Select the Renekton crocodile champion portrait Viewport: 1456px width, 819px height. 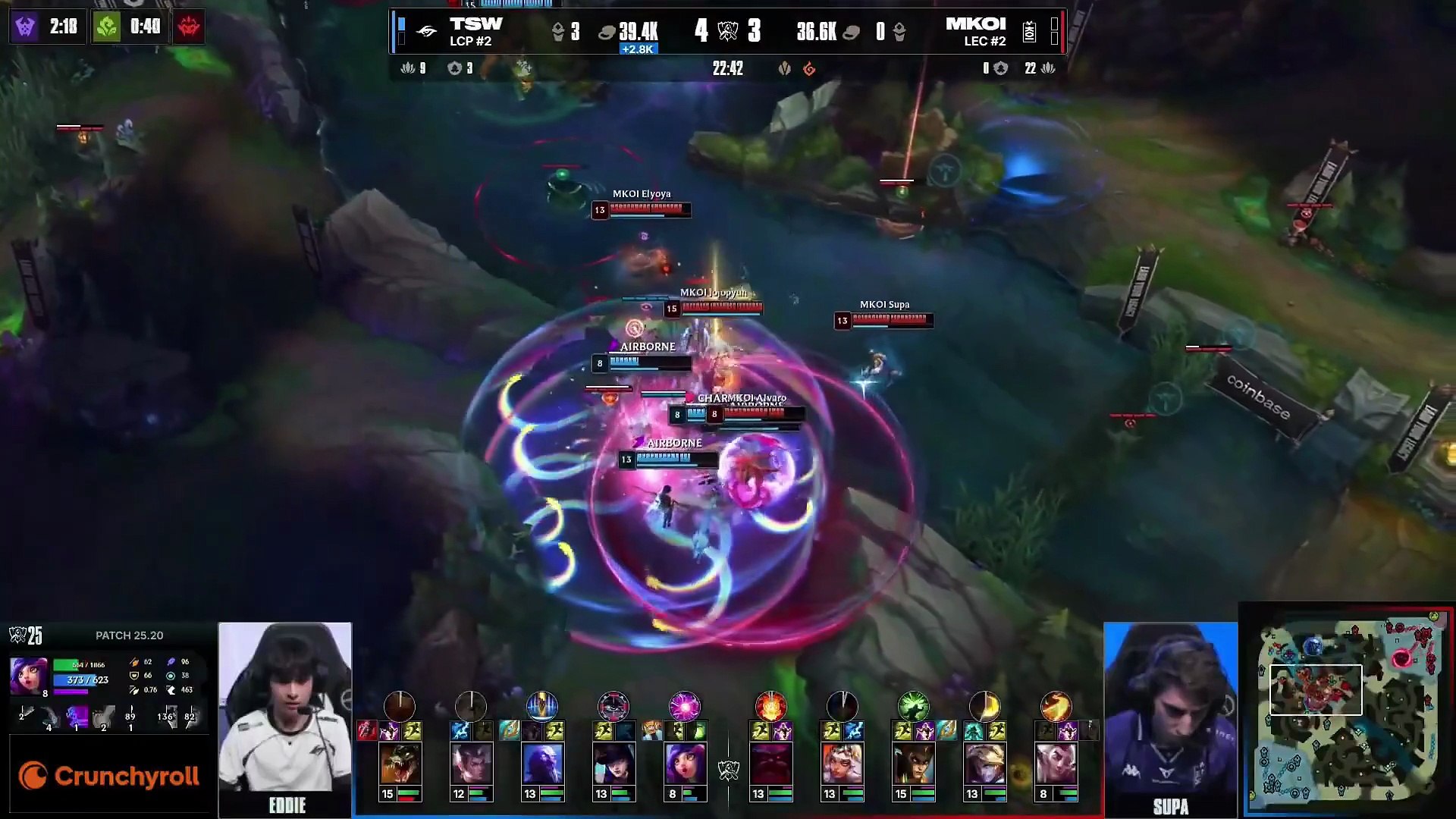[x=400, y=763]
